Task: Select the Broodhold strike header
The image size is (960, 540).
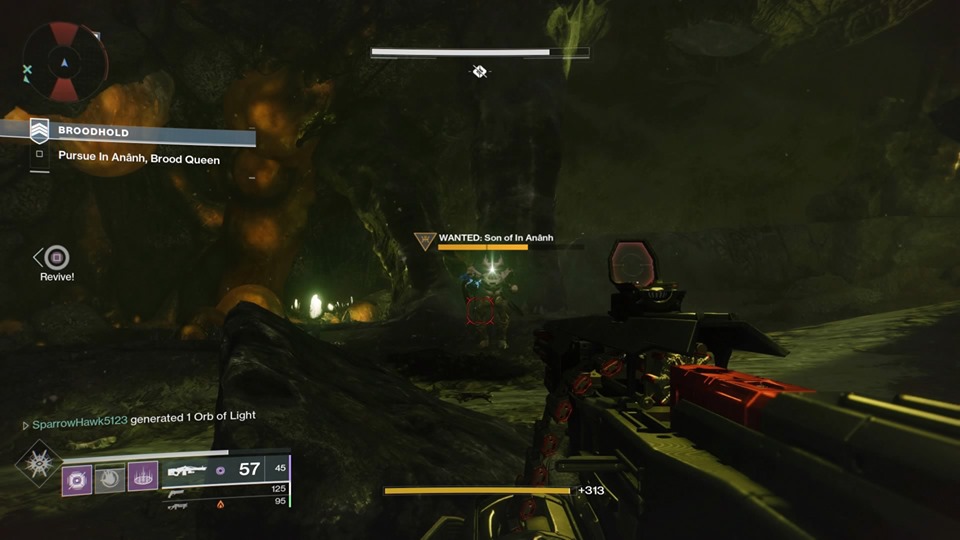Action: coord(93,132)
